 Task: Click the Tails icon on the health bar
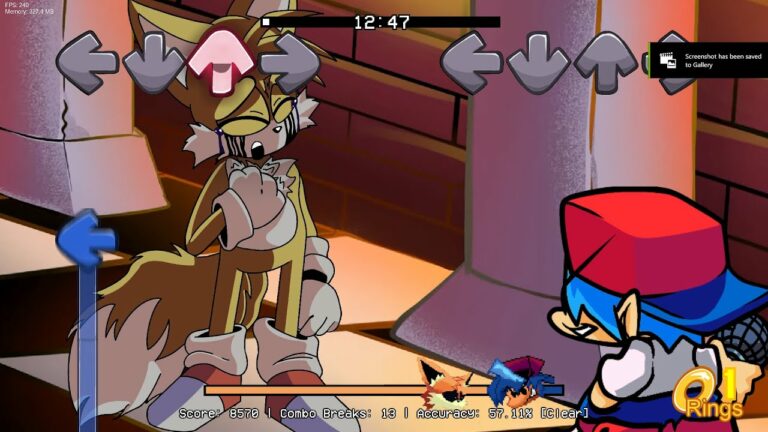pos(445,386)
